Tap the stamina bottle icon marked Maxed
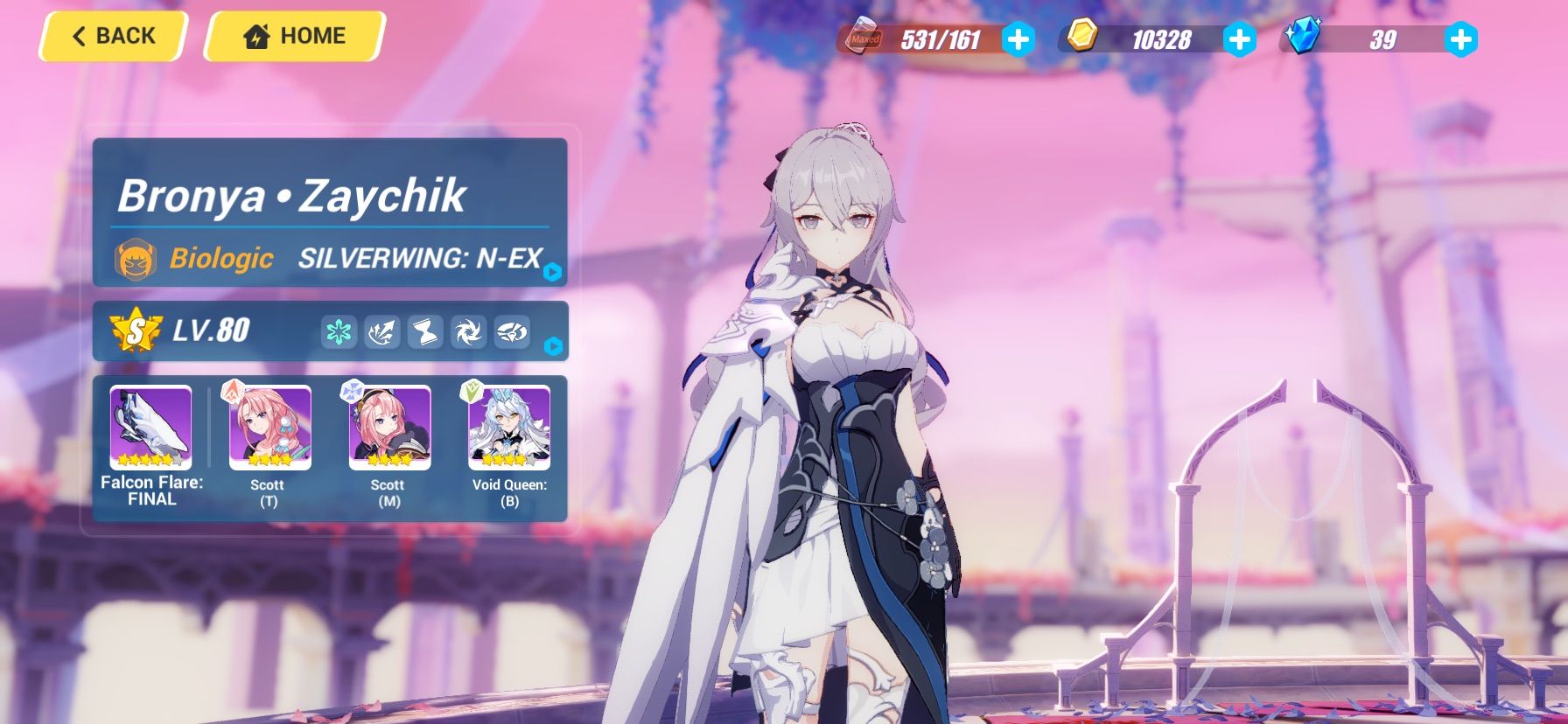The width and height of the screenshot is (1568, 724). (x=862, y=38)
